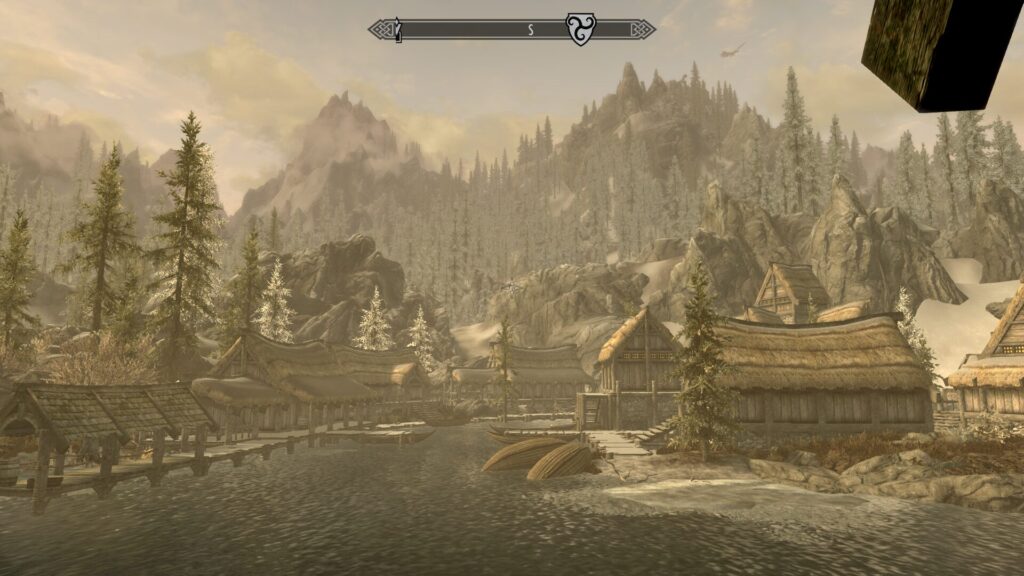Click the S heading letter on the compass
Screen dimensions: 1024x576
[531, 30]
